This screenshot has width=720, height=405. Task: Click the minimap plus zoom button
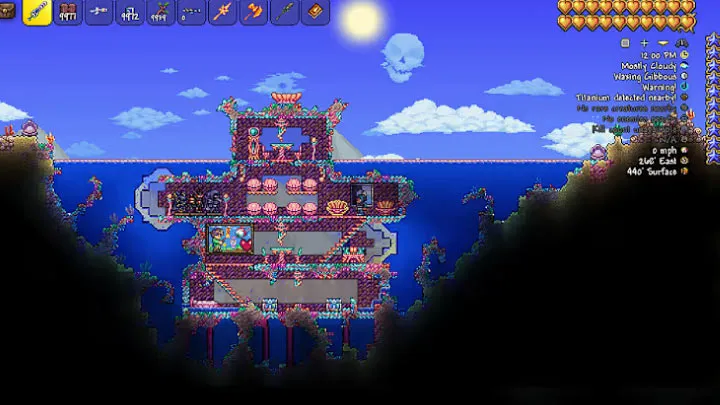click(x=644, y=43)
